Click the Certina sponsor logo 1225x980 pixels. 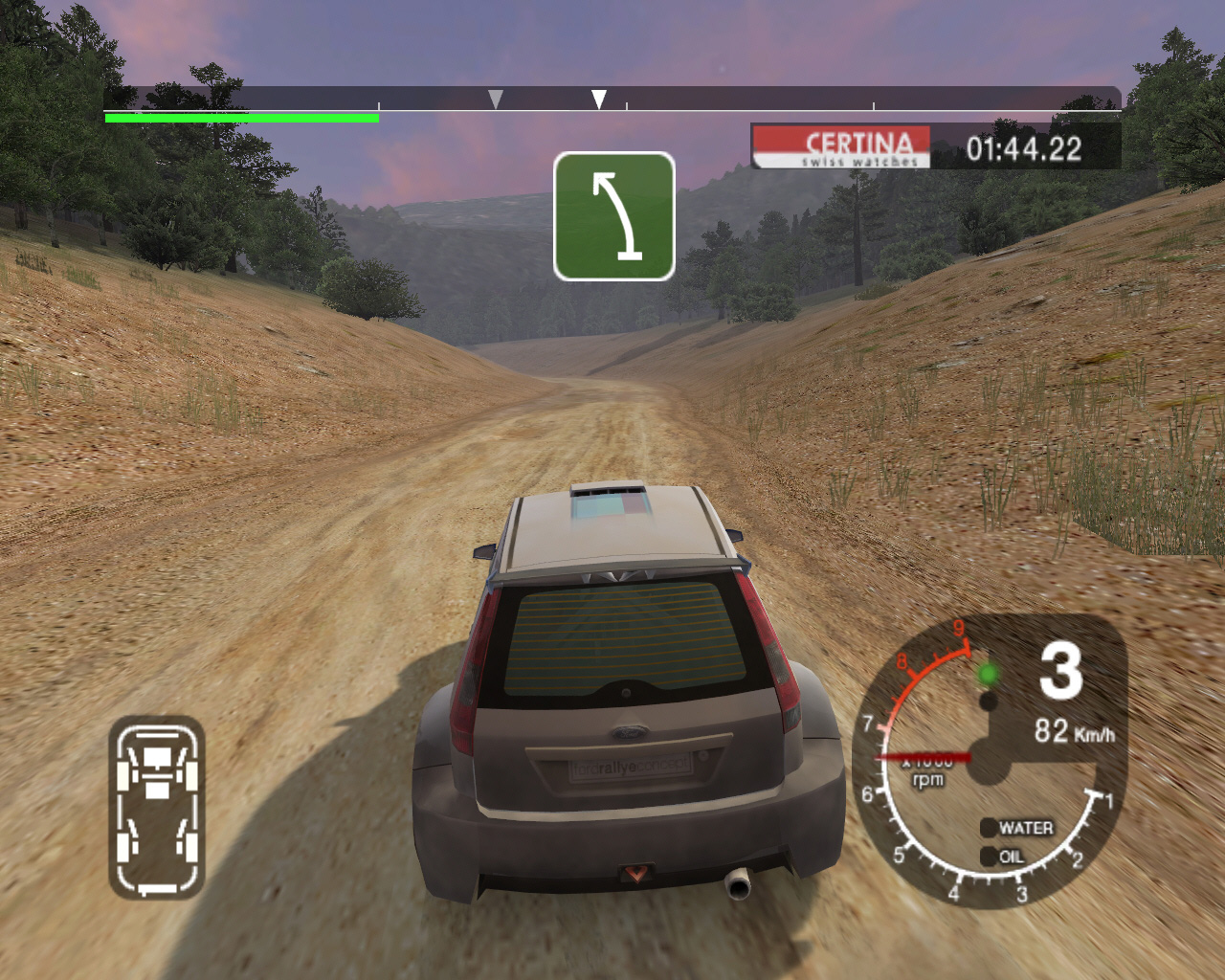[x=841, y=147]
